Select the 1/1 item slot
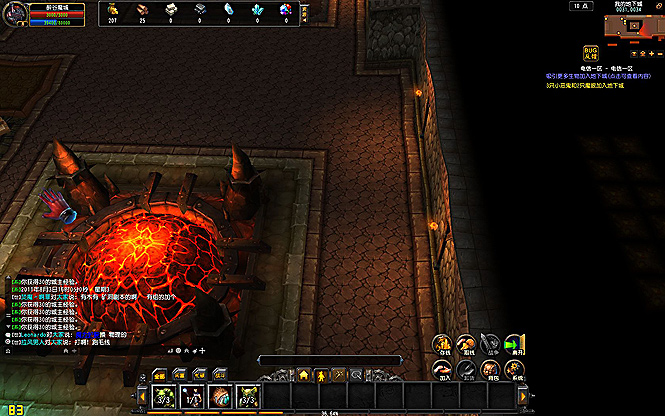665x416 pixels. pos(193,395)
